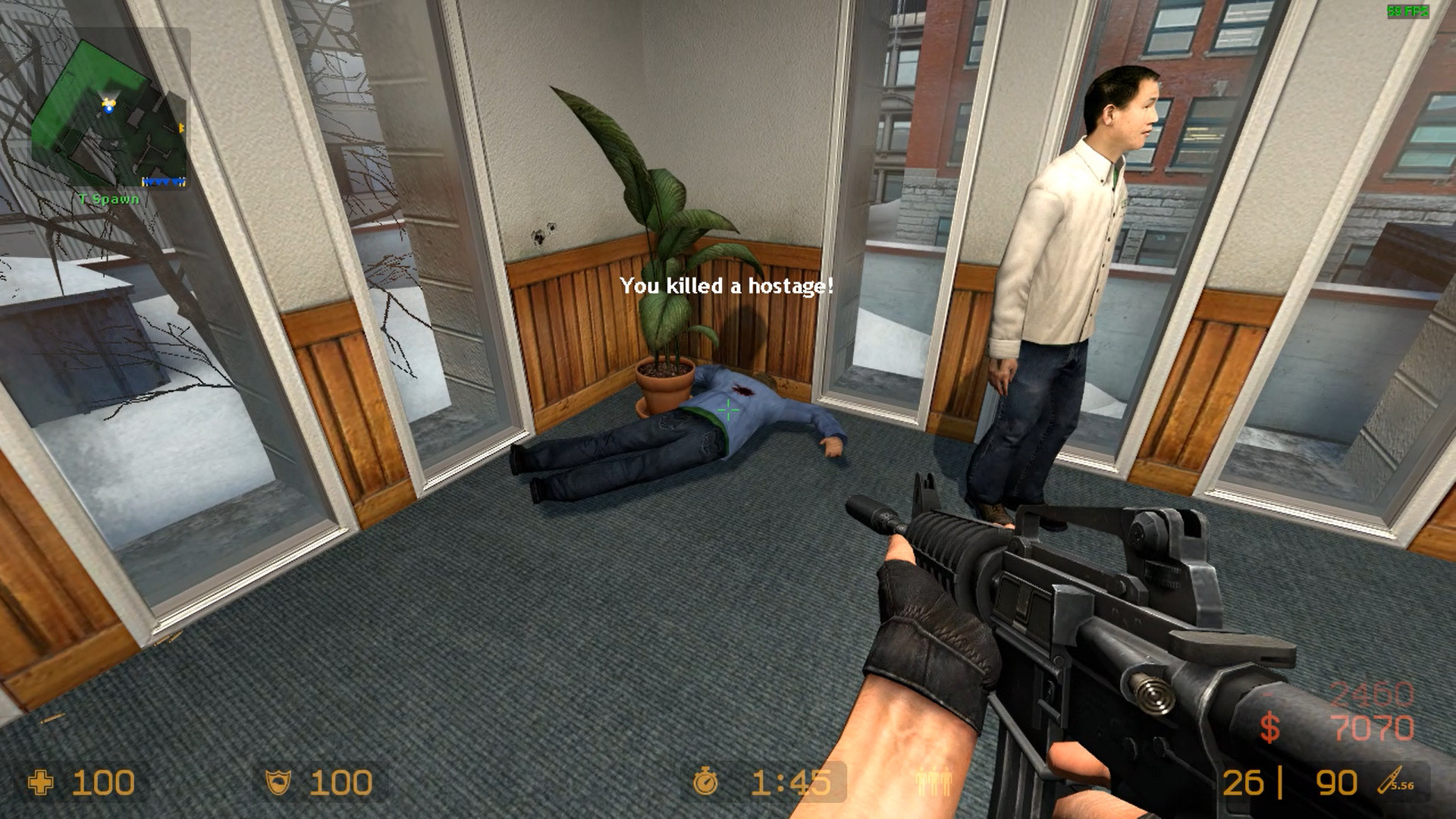The image size is (1456, 819).
Task: Toggle the blue hostage indicators below the radar
Action: 165,182
